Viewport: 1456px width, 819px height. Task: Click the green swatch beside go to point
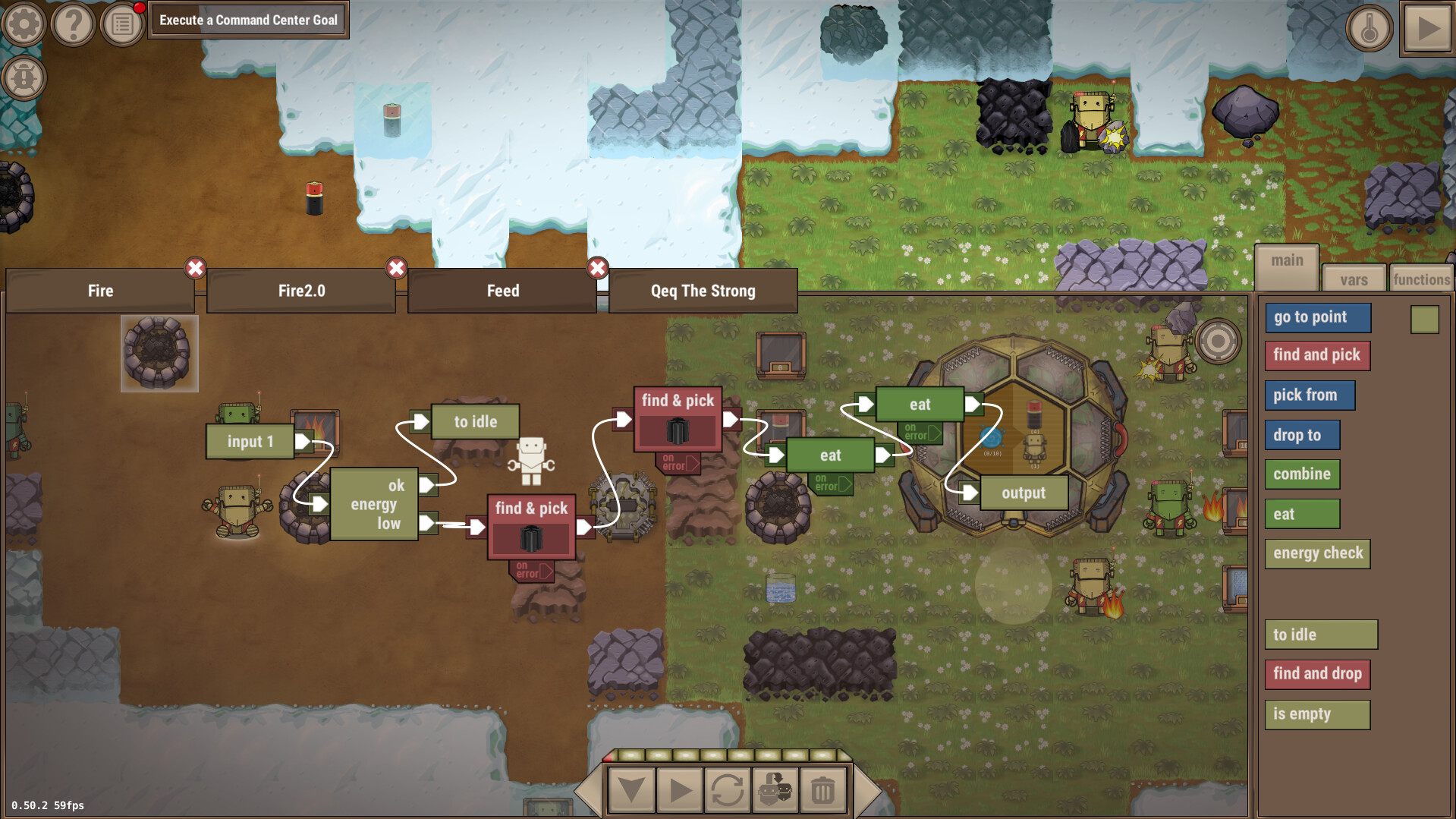(1424, 320)
